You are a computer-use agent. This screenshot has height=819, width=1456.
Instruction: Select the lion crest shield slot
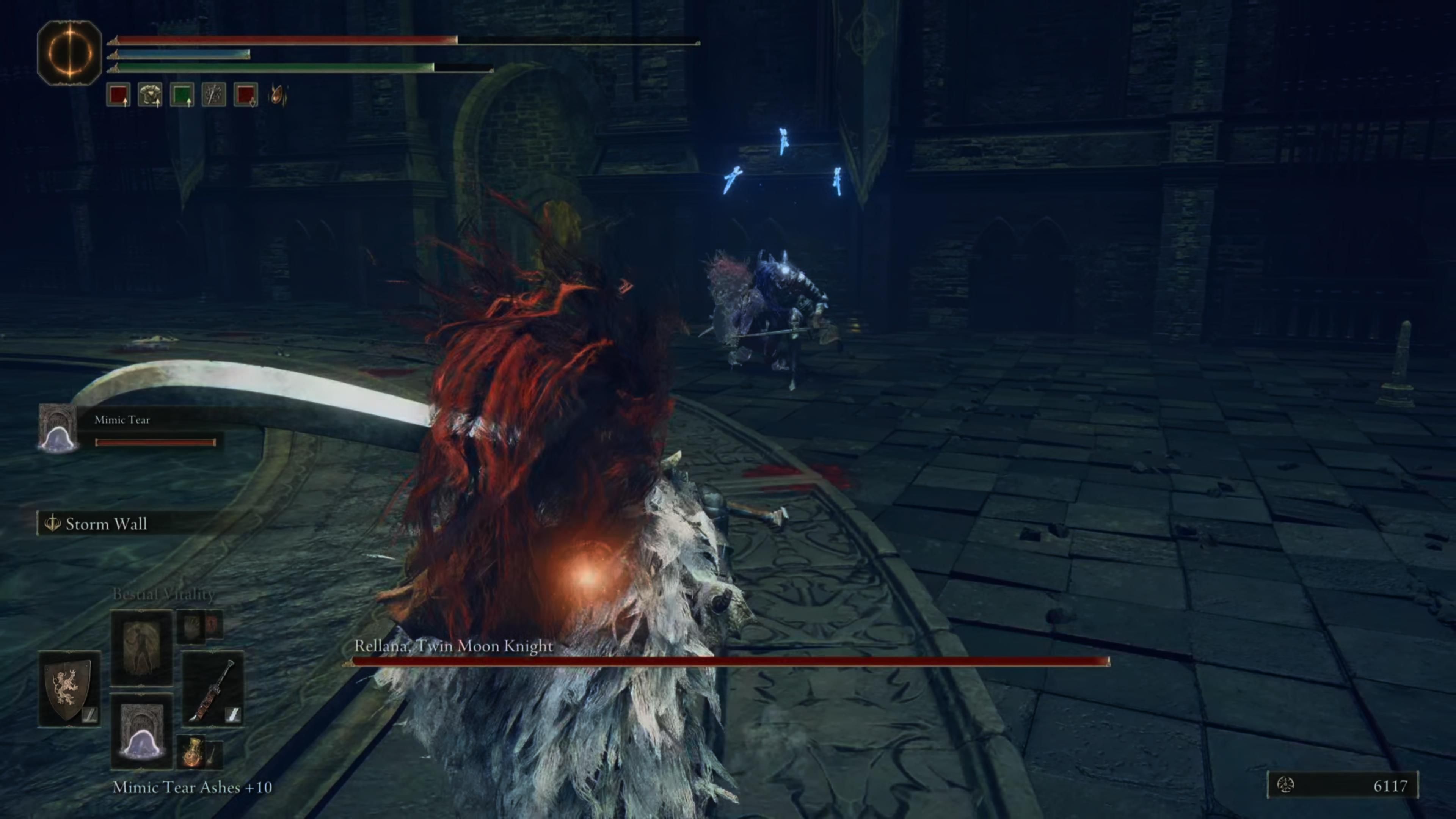[69, 689]
